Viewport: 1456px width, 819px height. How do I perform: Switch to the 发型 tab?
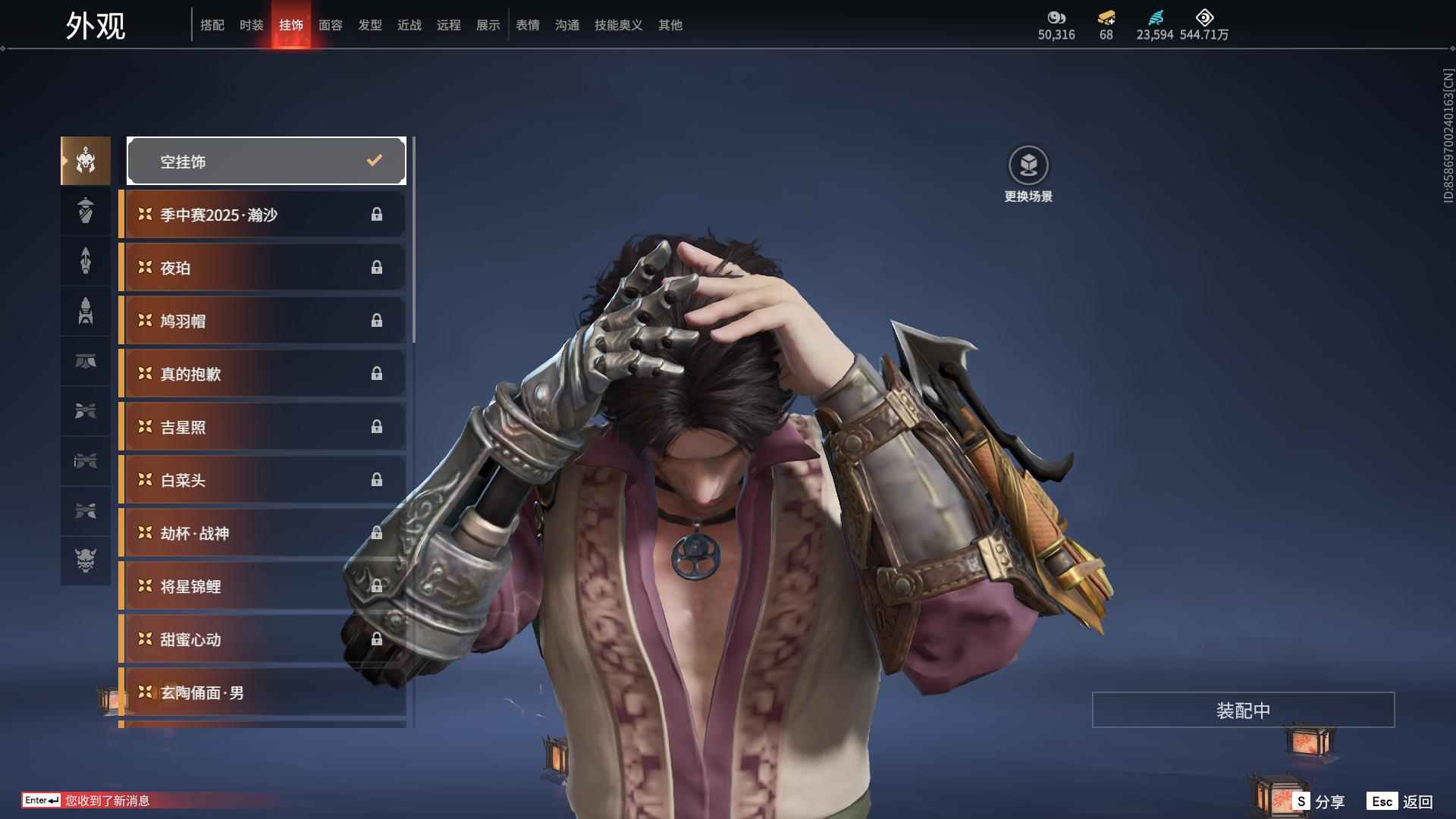tap(369, 25)
